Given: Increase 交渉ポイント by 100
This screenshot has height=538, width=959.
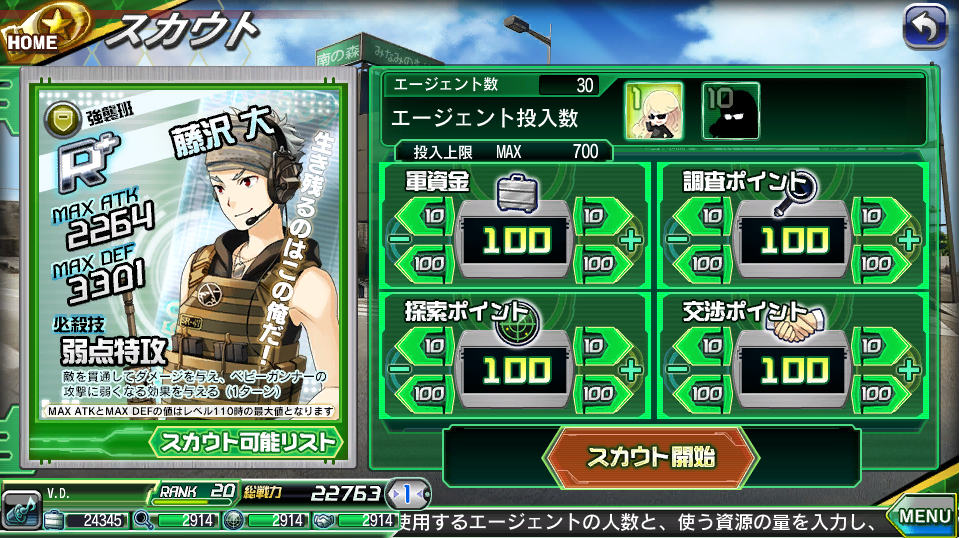Looking at the screenshot, I should (x=877, y=393).
